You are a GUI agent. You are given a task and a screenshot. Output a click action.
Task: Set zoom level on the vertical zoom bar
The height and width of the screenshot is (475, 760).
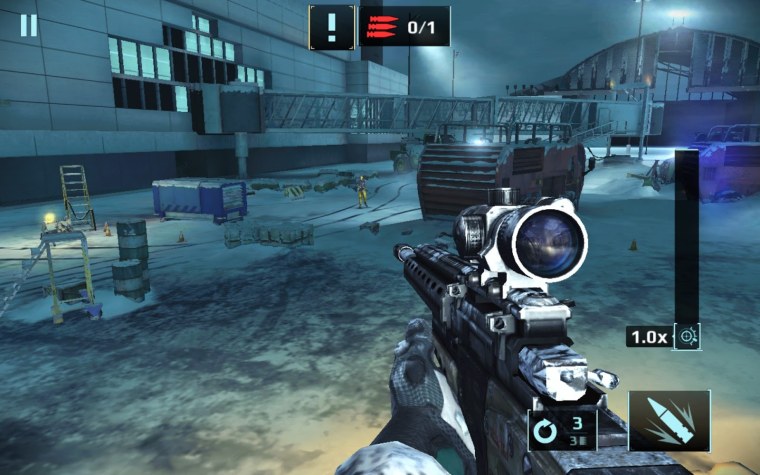[x=687, y=235]
